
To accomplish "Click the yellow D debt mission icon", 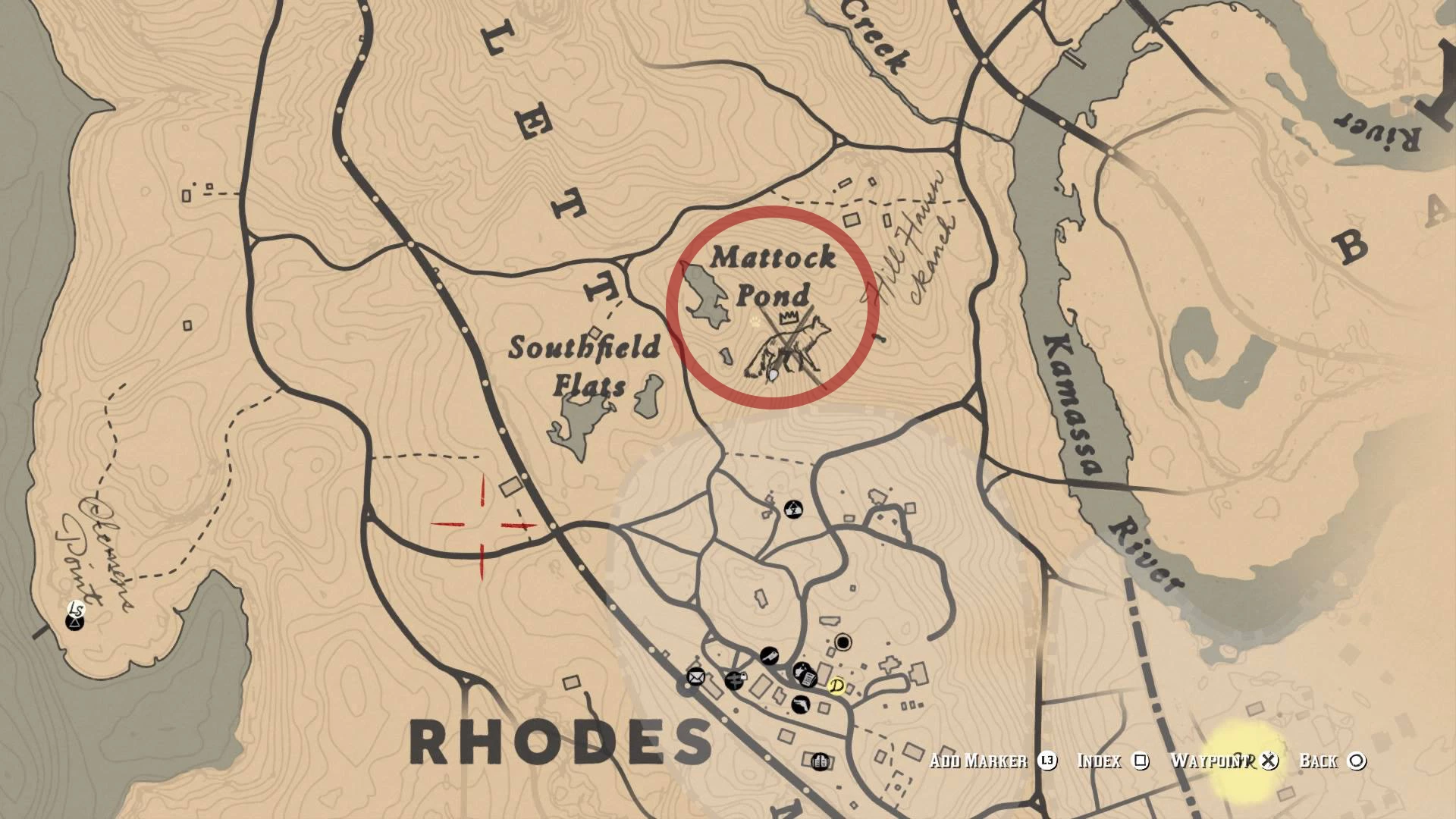I will [x=836, y=688].
